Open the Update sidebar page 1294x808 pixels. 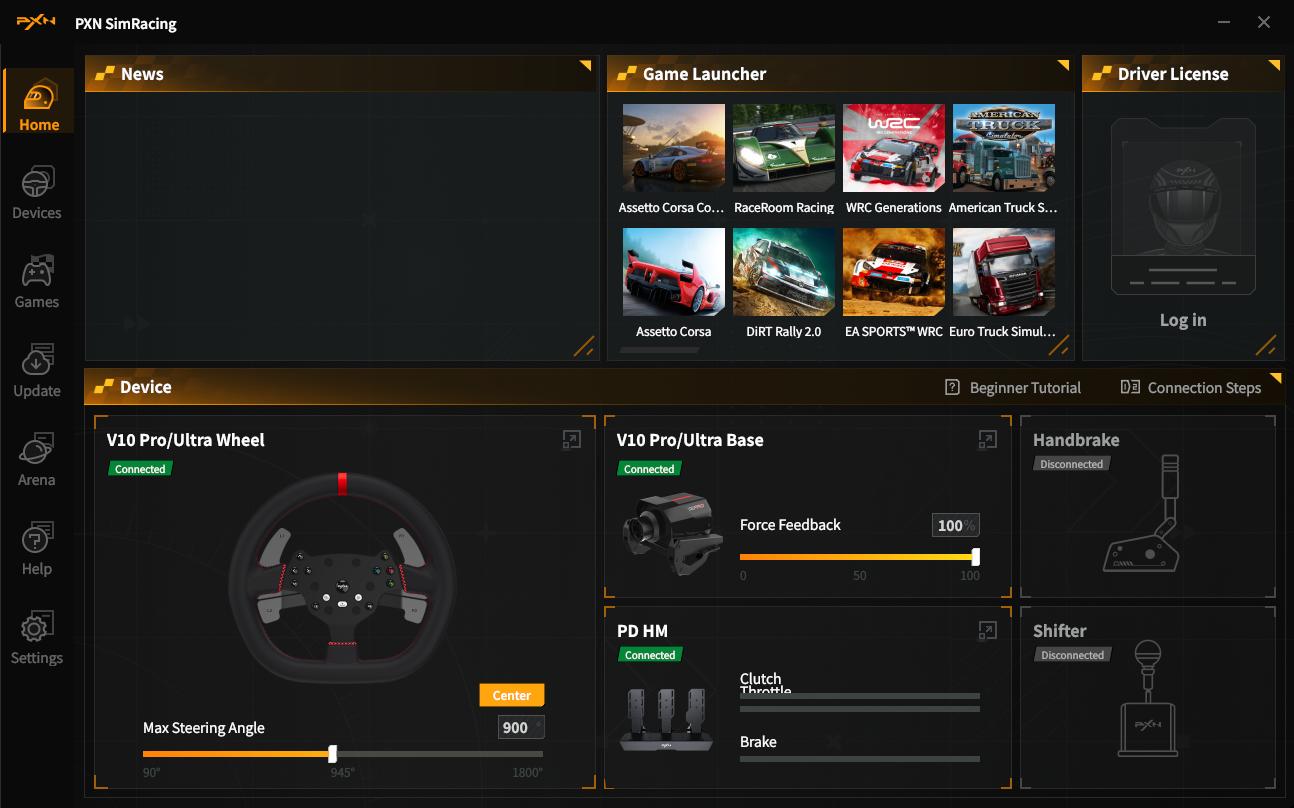click(x=37, y=372)
